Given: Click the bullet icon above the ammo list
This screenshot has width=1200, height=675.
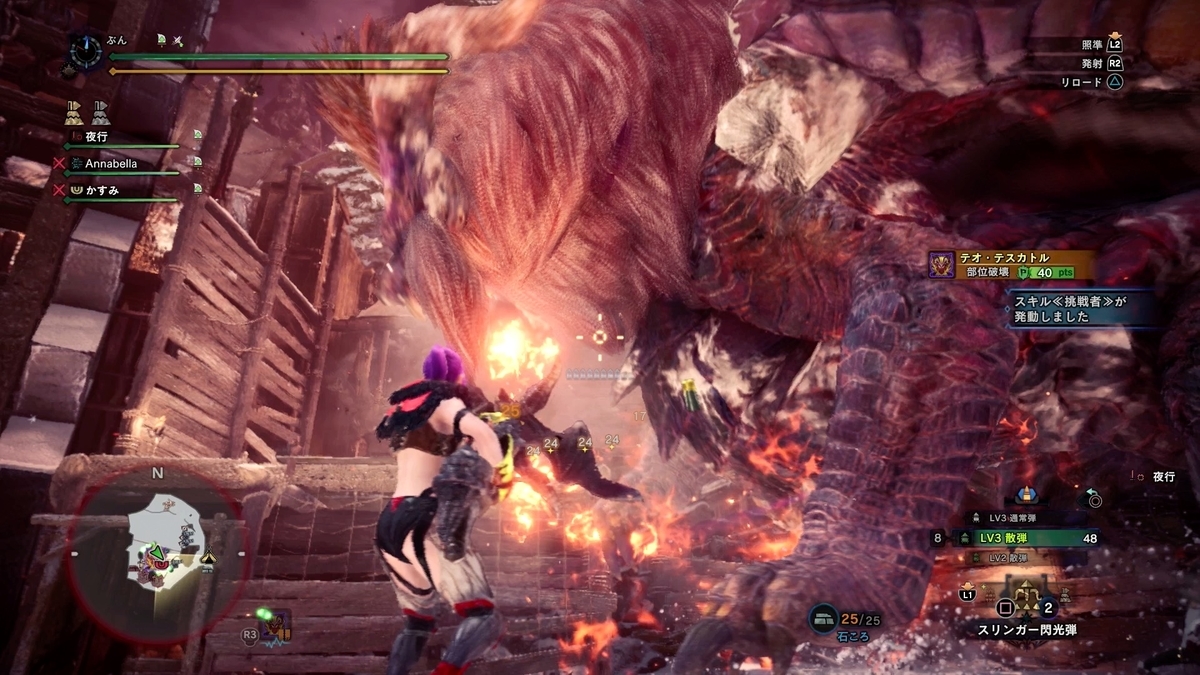Looking at the screenshot, I should [x=1025, y=495].
